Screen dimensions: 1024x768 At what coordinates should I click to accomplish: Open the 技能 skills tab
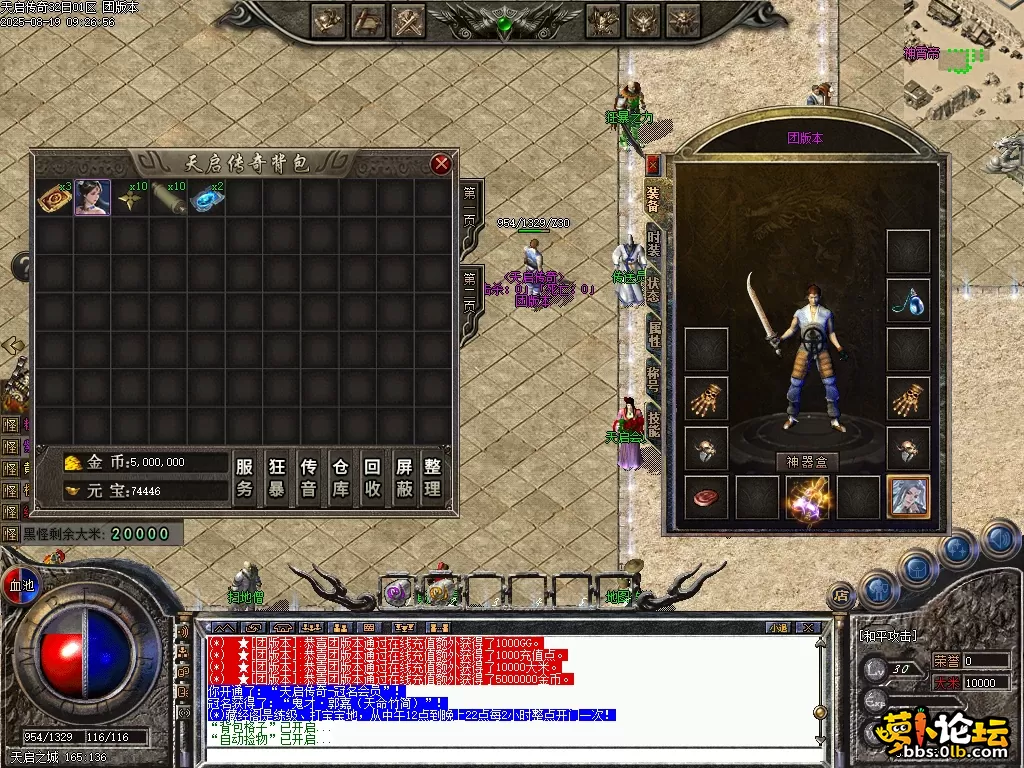coord(654,427)
